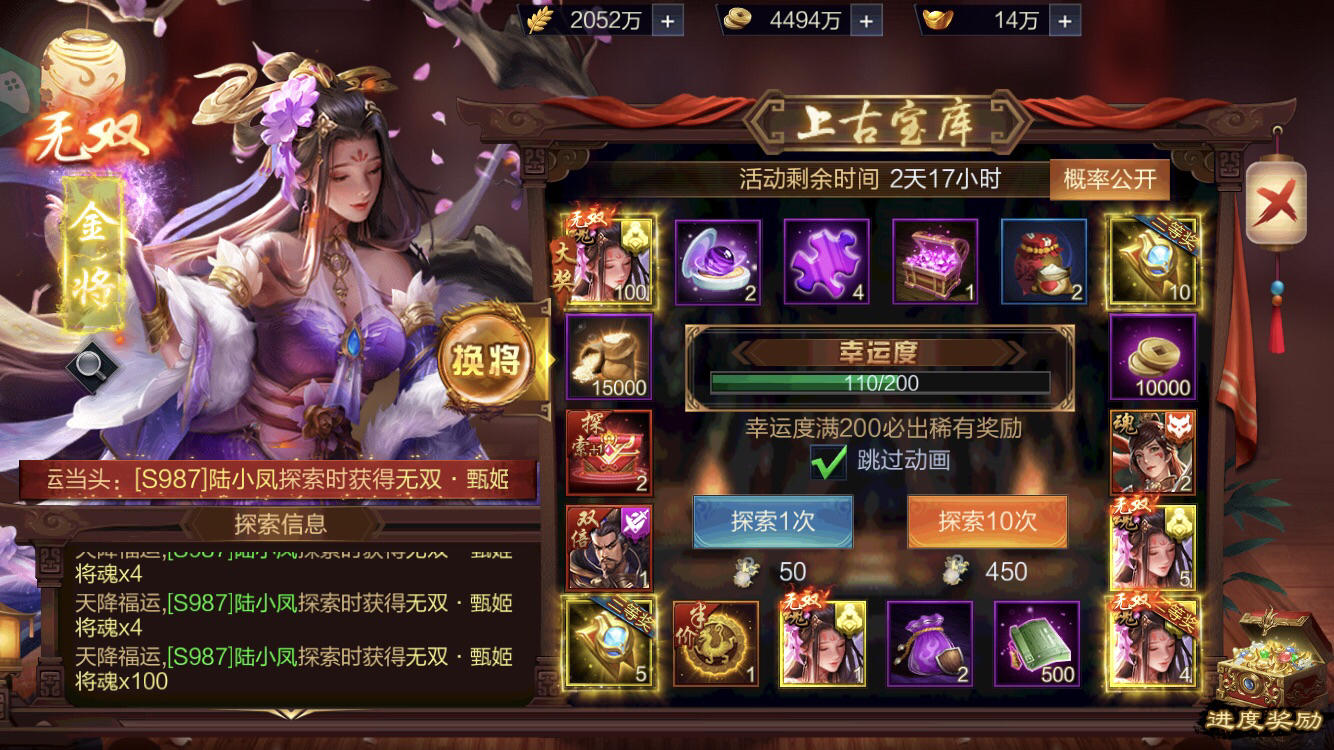Open the 概率公开 probability disclosure panel
Screen dimensions: 1334x750
[1108, 180]
